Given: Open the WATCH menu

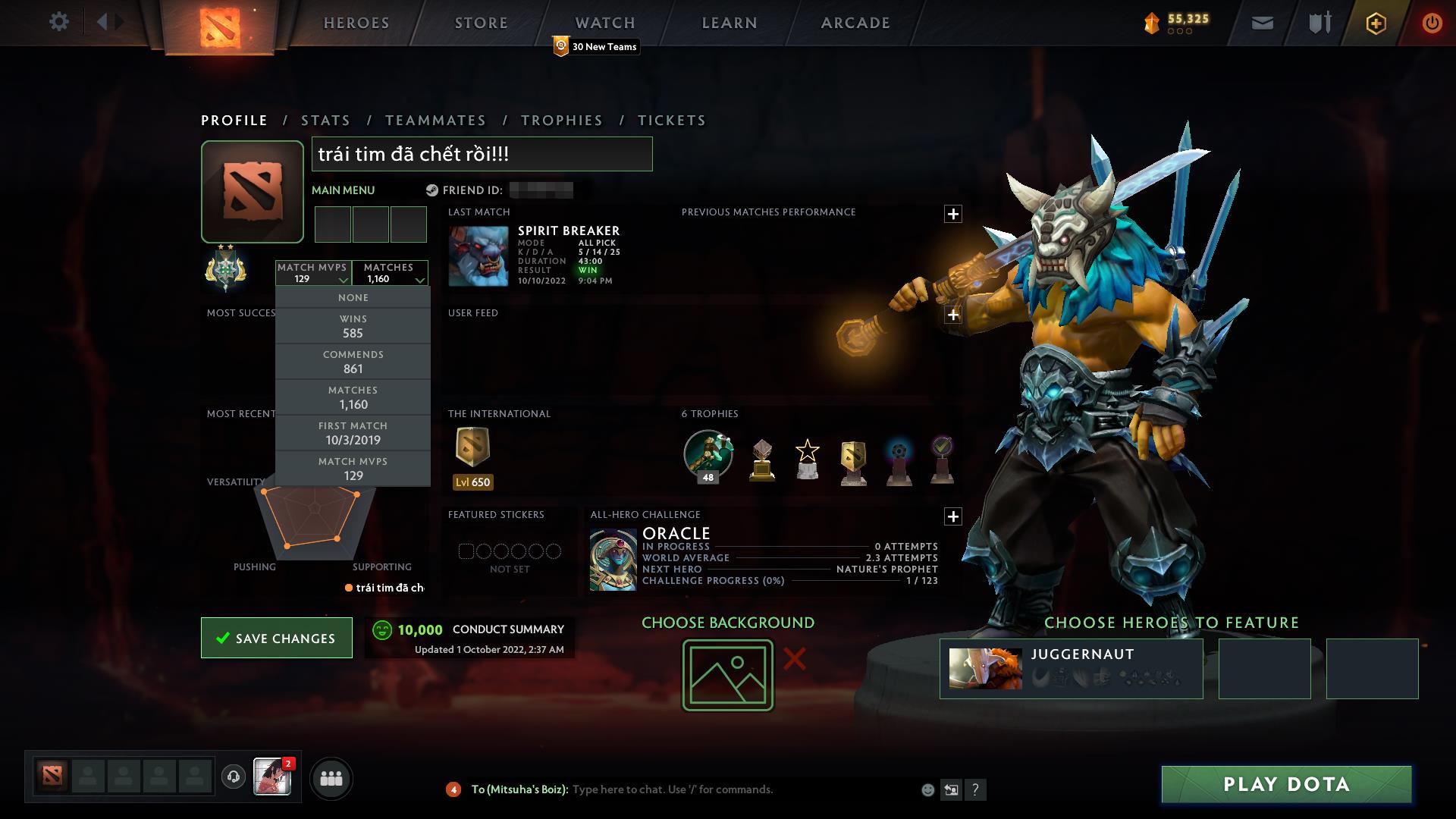Looking at the screenshot, I should click(604, 22).
